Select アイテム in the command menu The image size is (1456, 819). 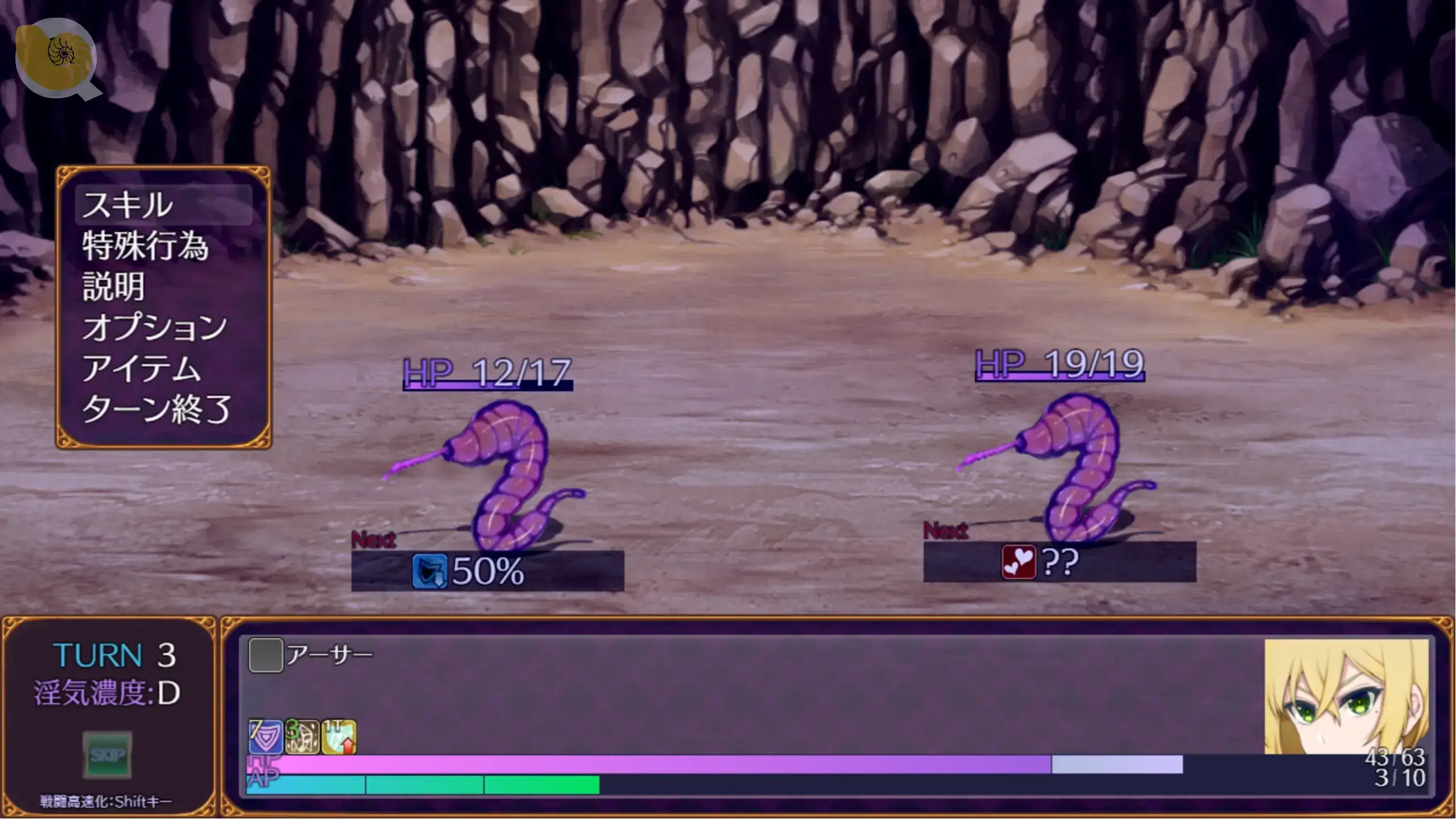pyautogui.click(x=141, y=369)
